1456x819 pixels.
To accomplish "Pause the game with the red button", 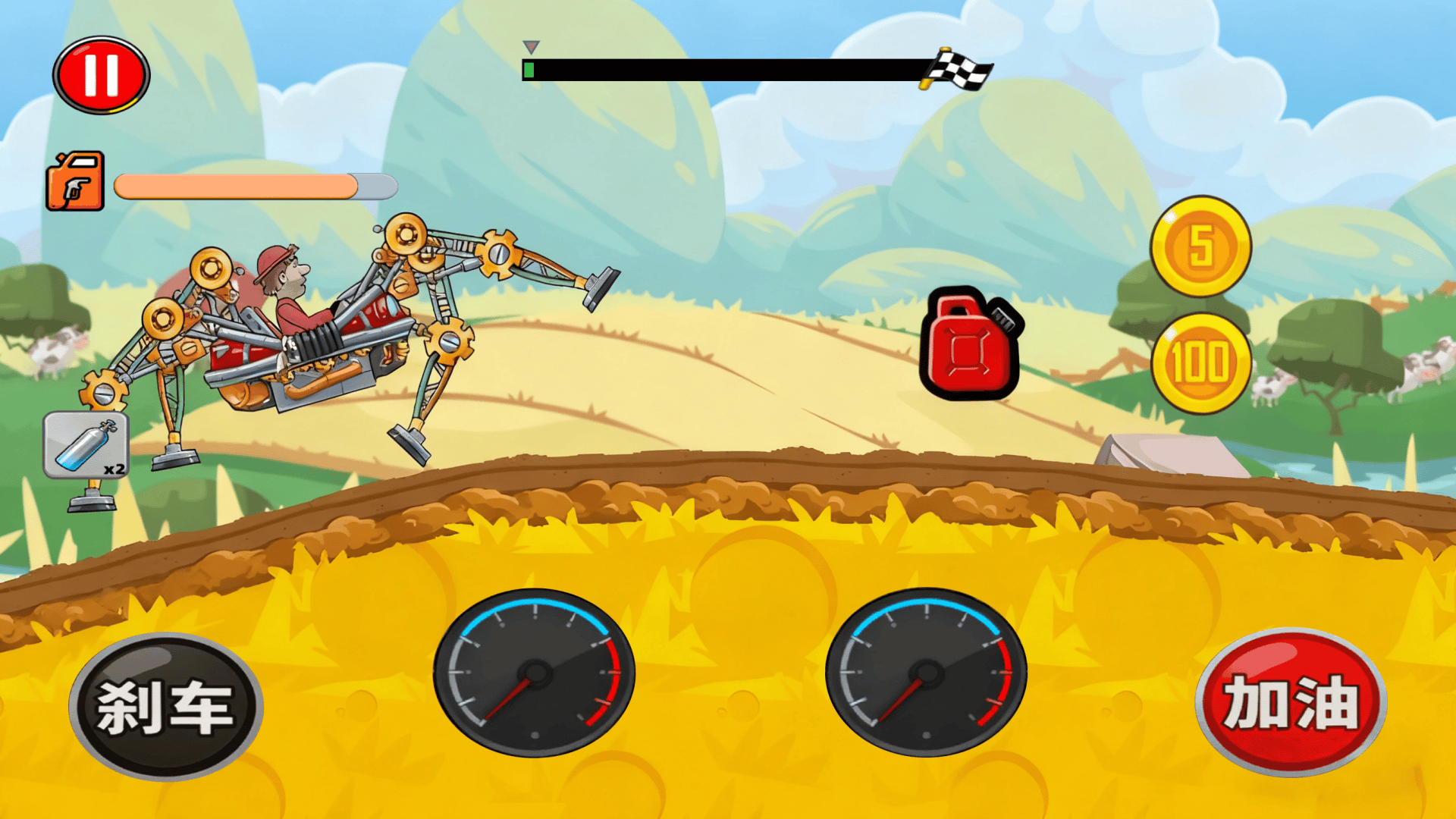I will pos(101,75).
